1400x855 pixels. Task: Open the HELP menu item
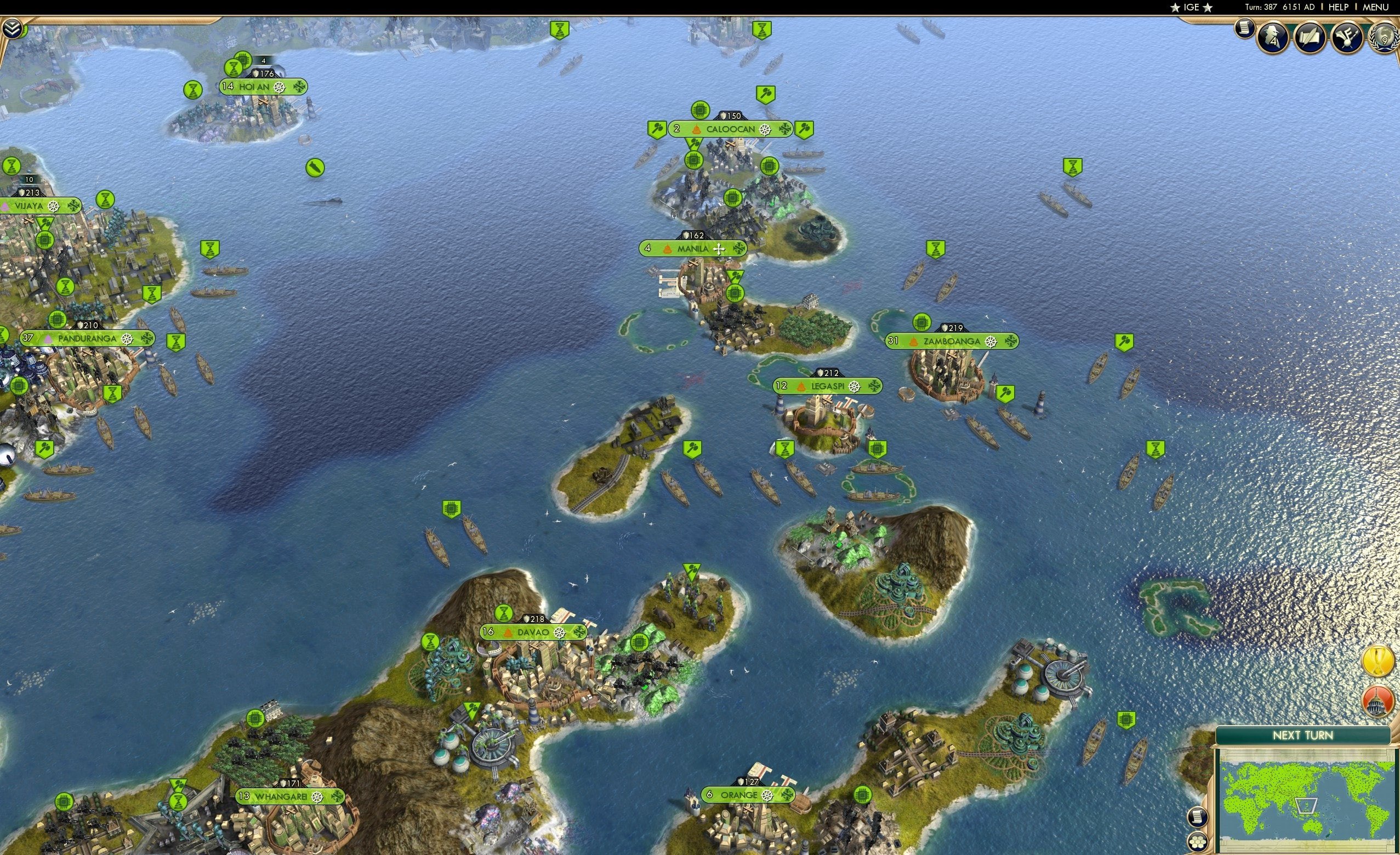coord(1339,7)
